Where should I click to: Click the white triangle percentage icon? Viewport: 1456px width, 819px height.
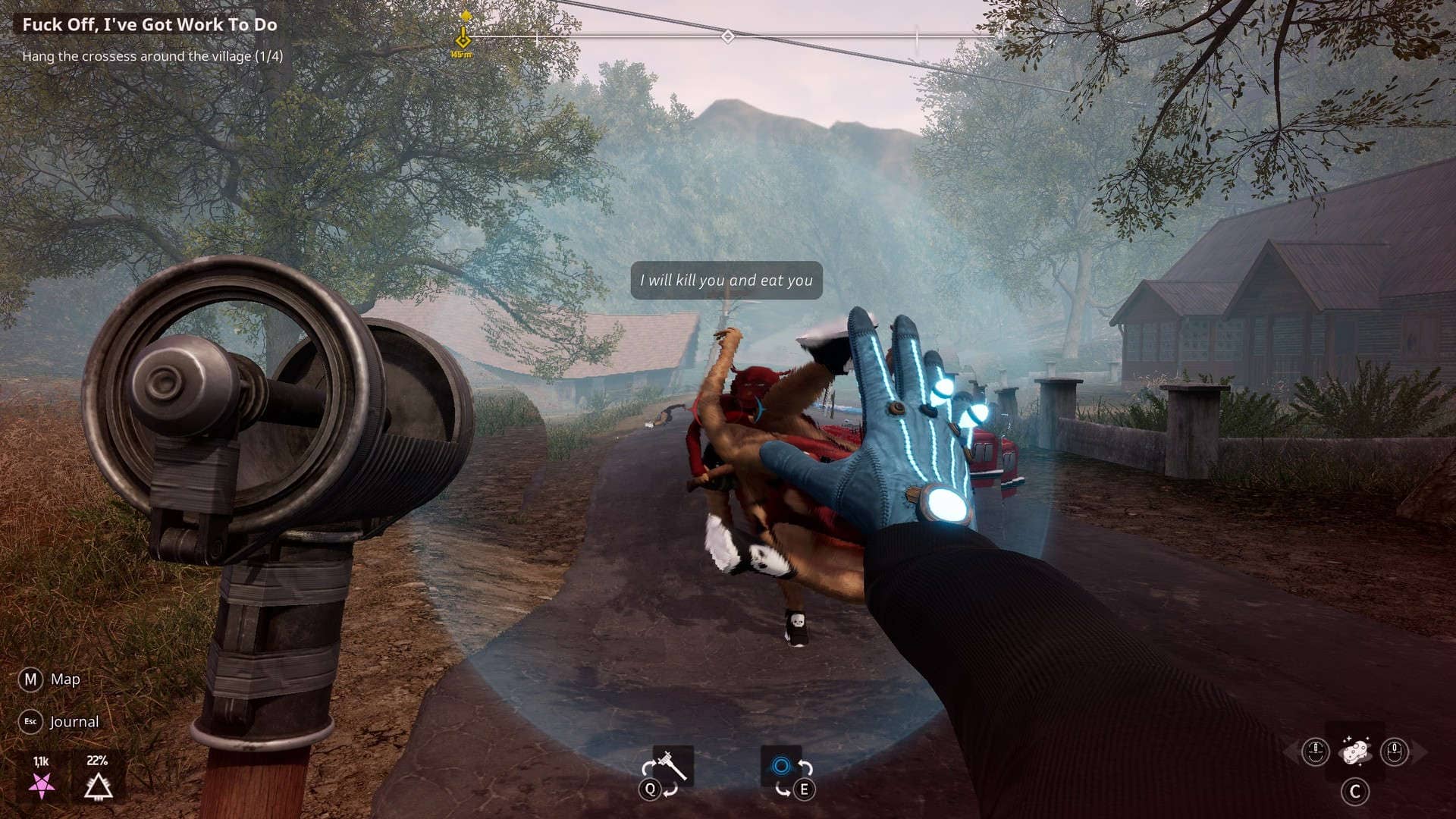tap(98, 787)
